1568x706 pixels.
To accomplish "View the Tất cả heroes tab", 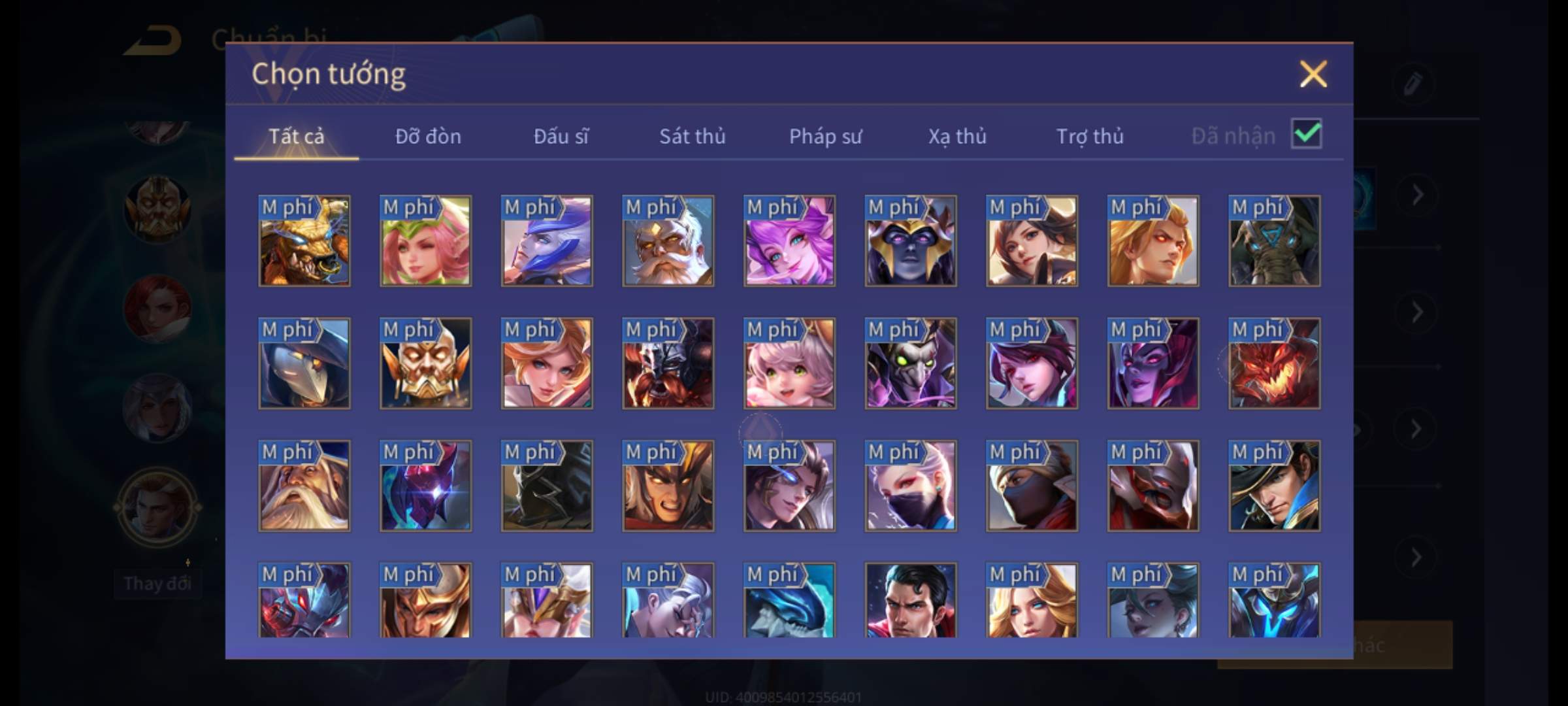I will 296,136.
